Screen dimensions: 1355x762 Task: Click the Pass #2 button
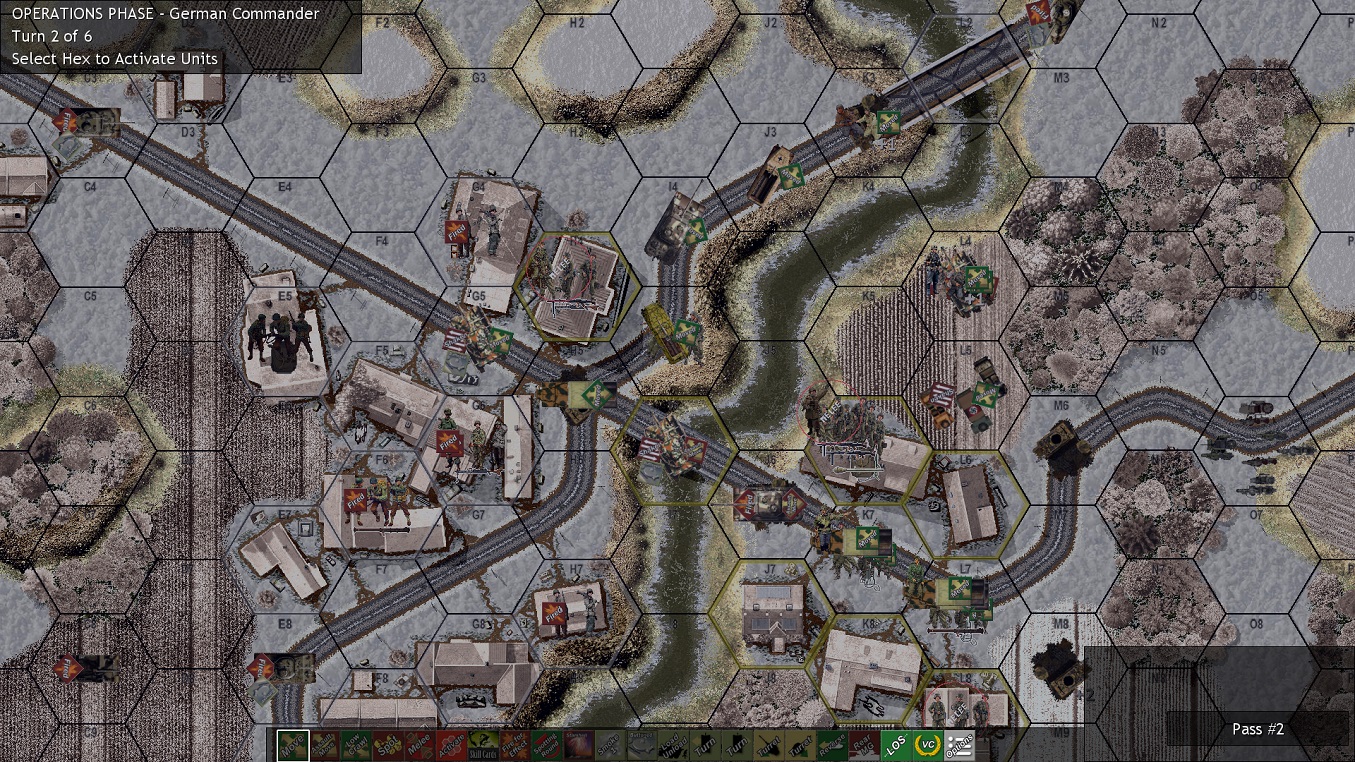tap(1257, 730)
